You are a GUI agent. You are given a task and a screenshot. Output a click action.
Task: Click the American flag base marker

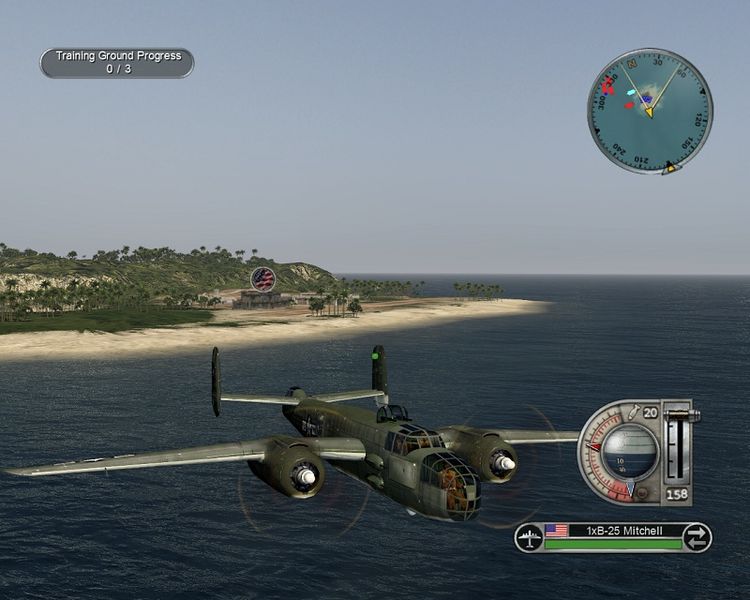coord(263,278)
